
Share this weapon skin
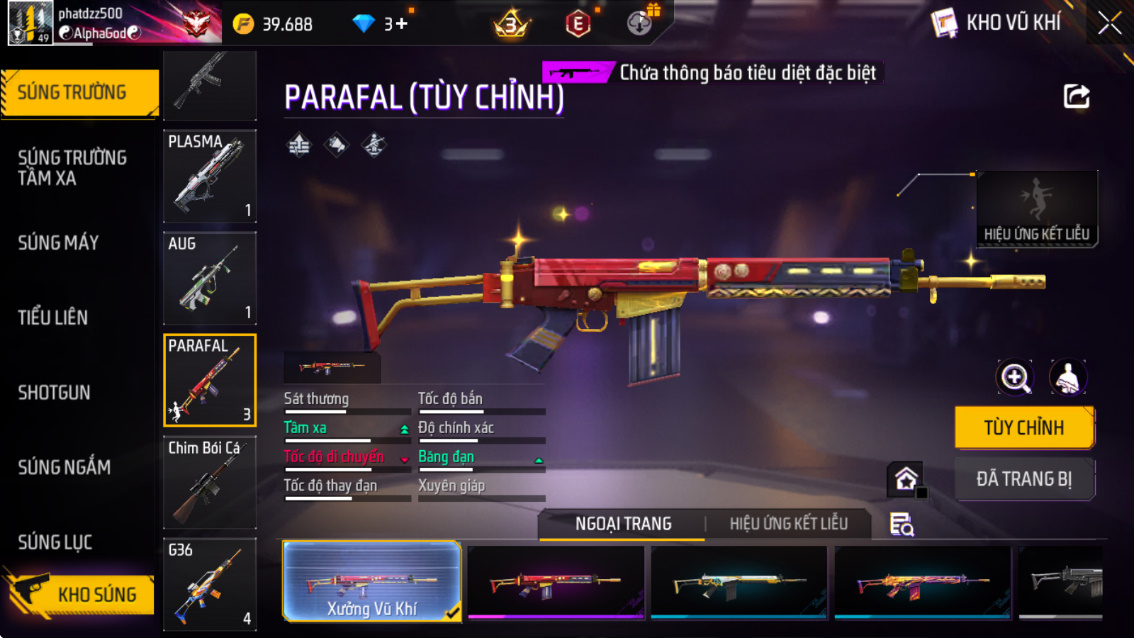(1076, 96)
